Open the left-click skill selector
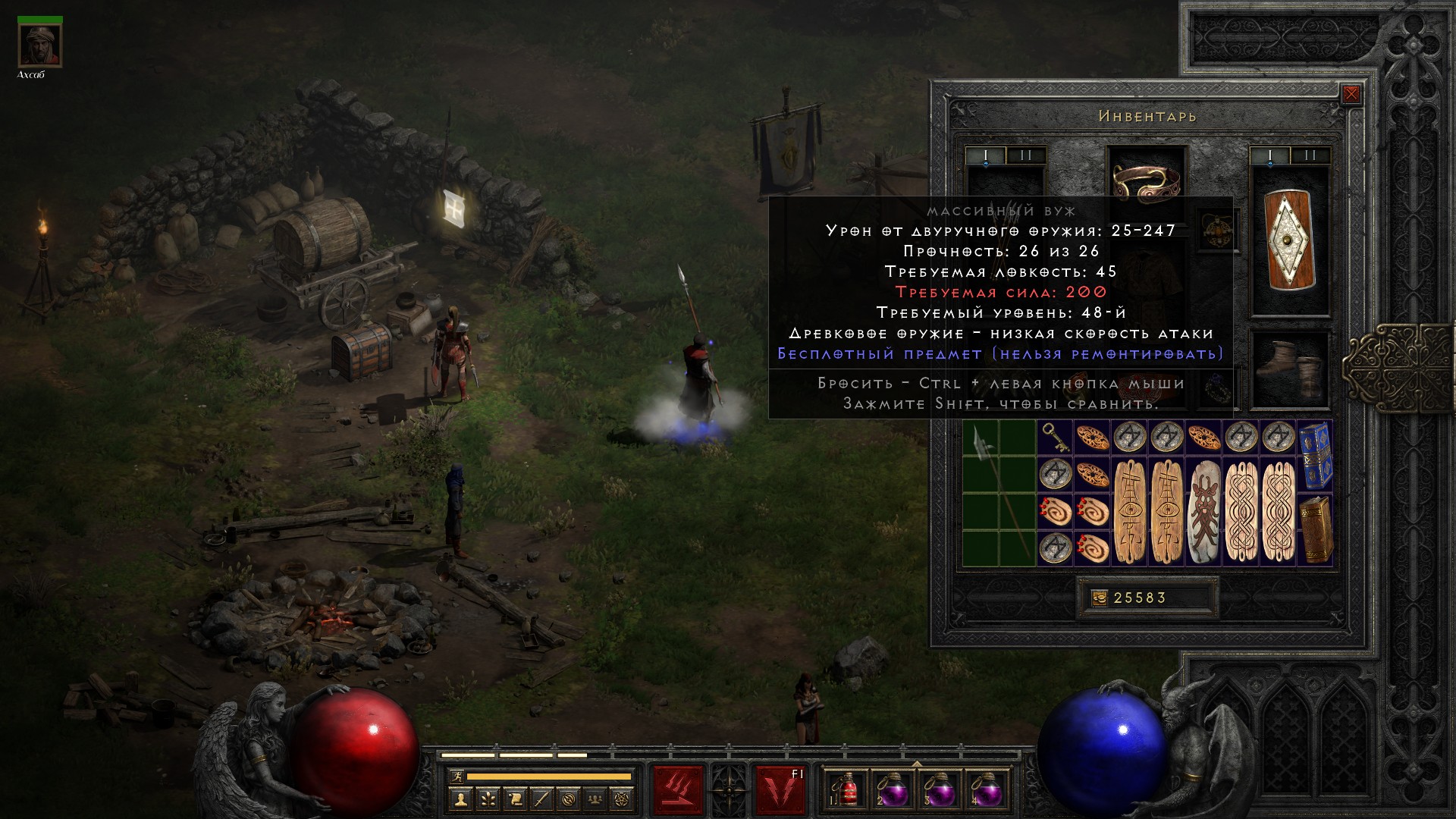 [678, 789]
